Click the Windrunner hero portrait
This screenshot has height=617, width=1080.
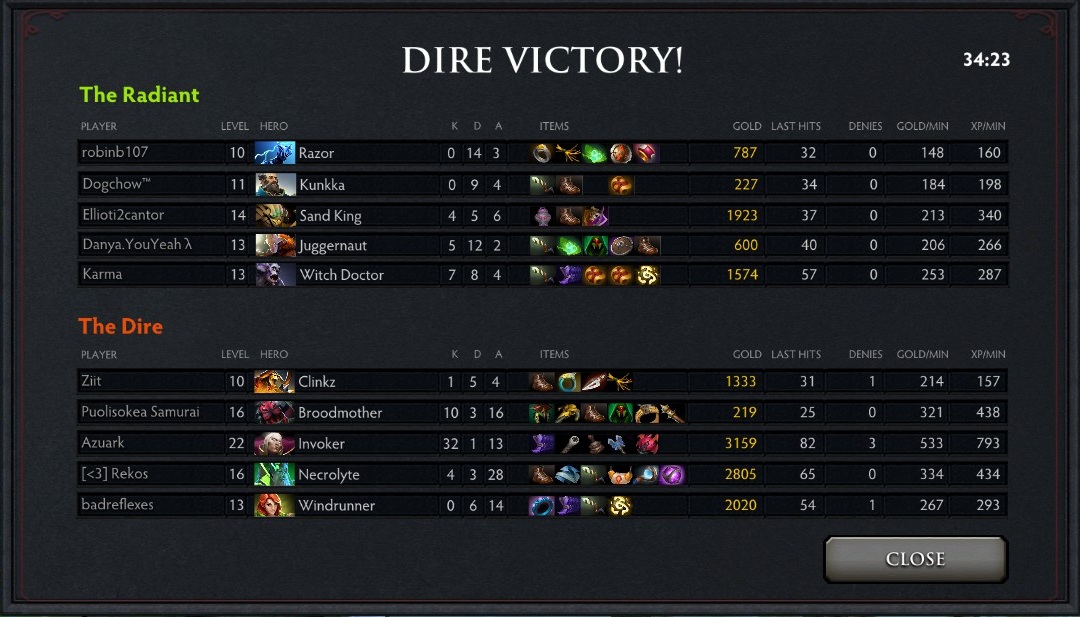point(275,505)
